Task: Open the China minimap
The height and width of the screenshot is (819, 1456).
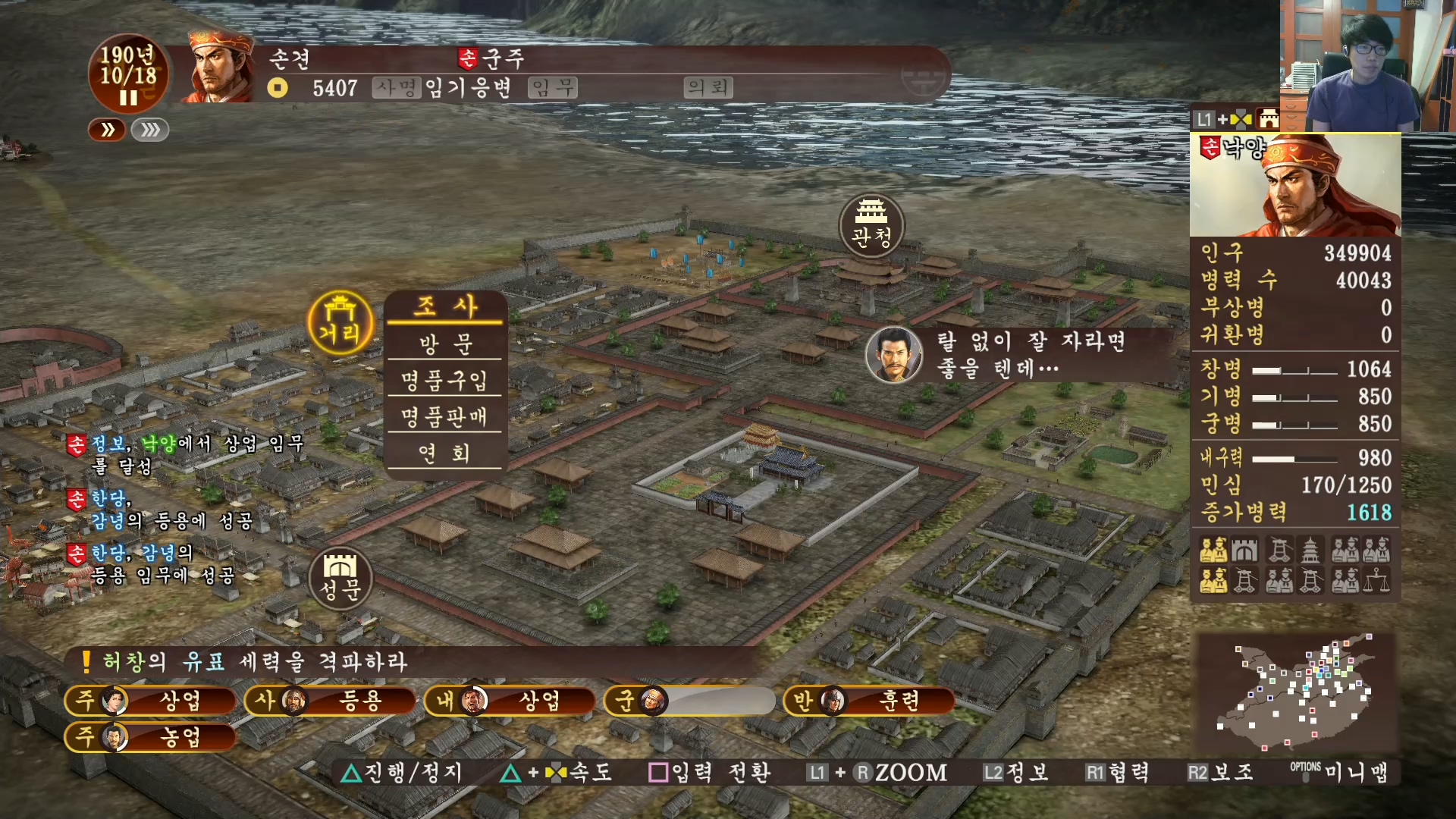Action: (x=1294, y=692)
